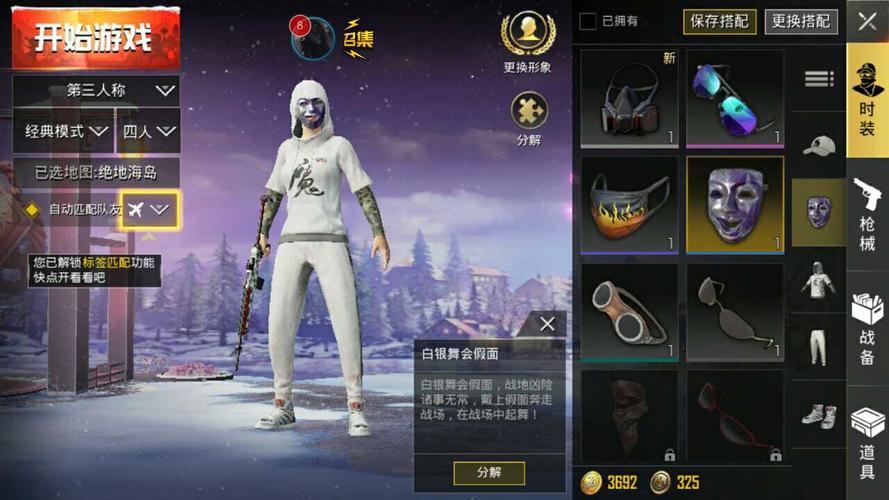Open the 经典模式 mode dropdown

pos(67,131)
